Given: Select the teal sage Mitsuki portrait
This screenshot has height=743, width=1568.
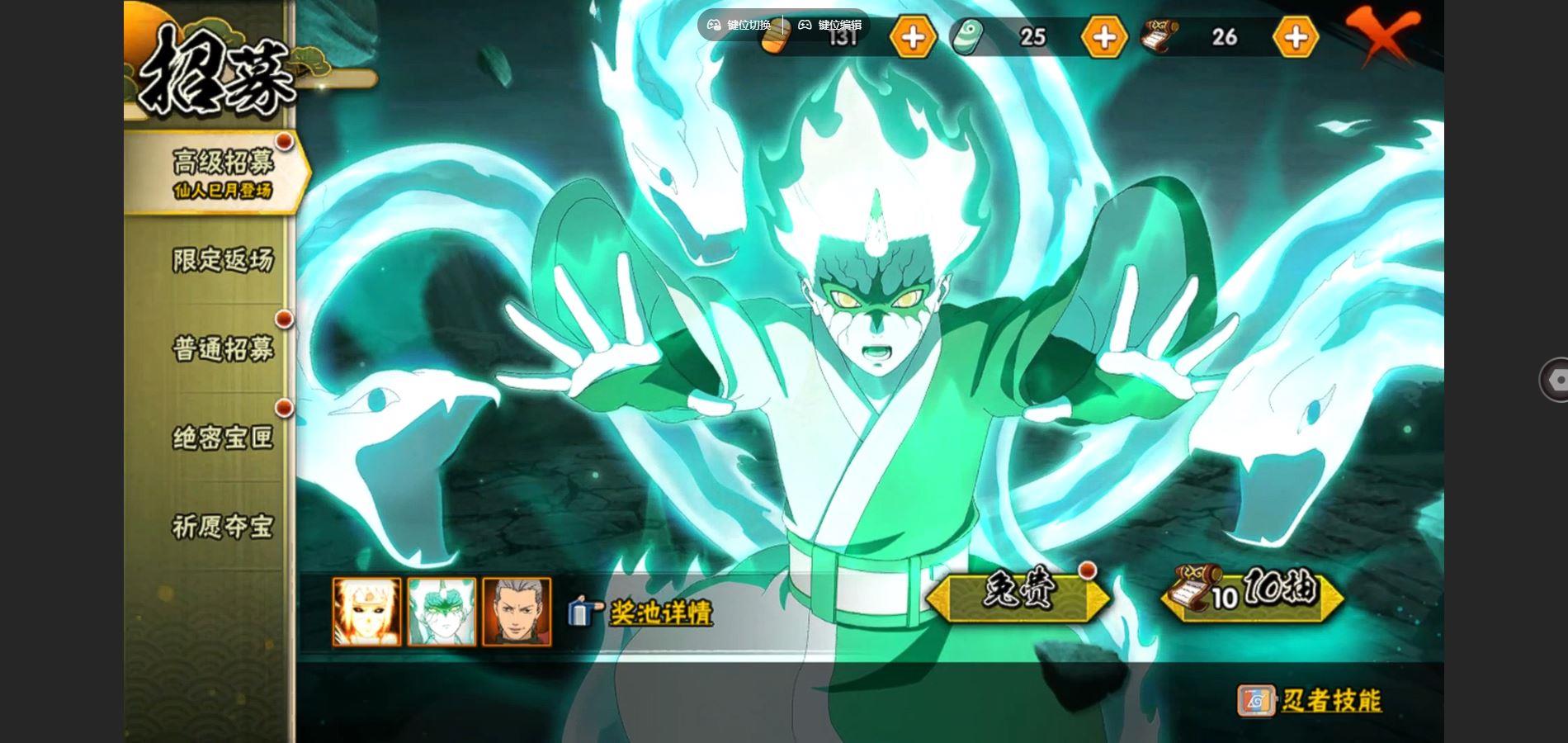Looking at the screenshot, I should click(442, 612).
